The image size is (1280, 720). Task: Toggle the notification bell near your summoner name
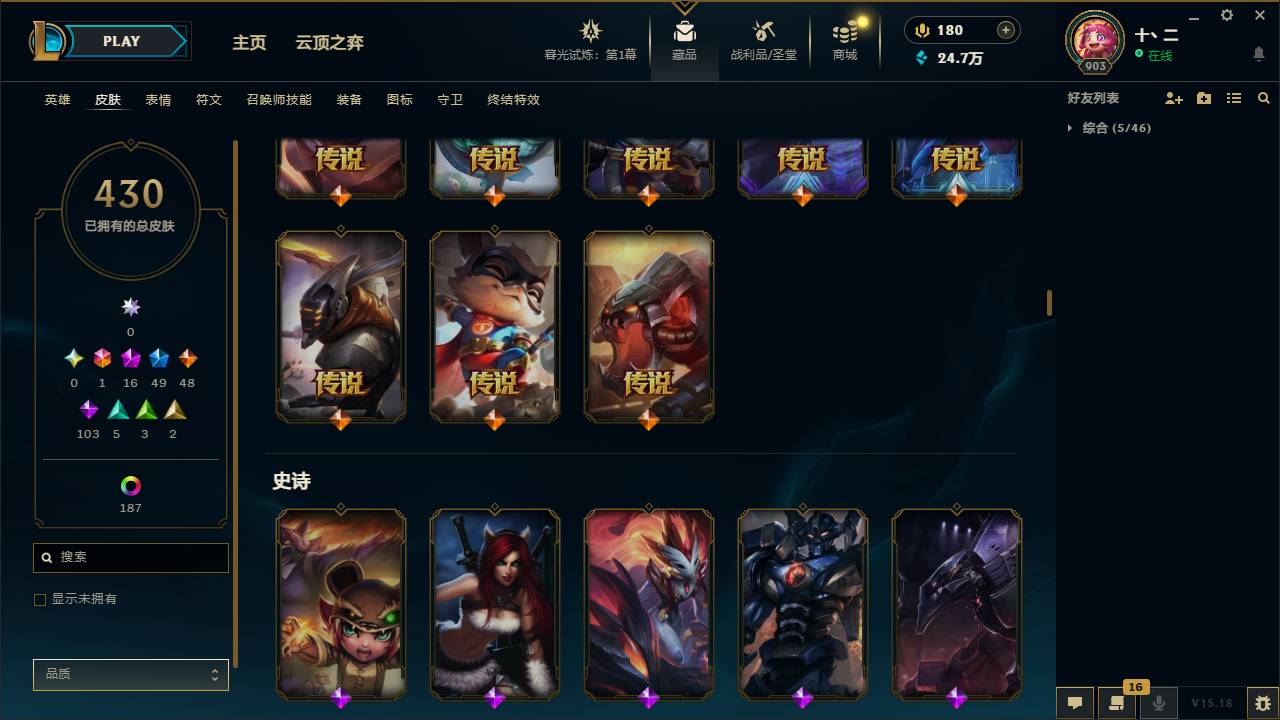(x=1258, y=55)
